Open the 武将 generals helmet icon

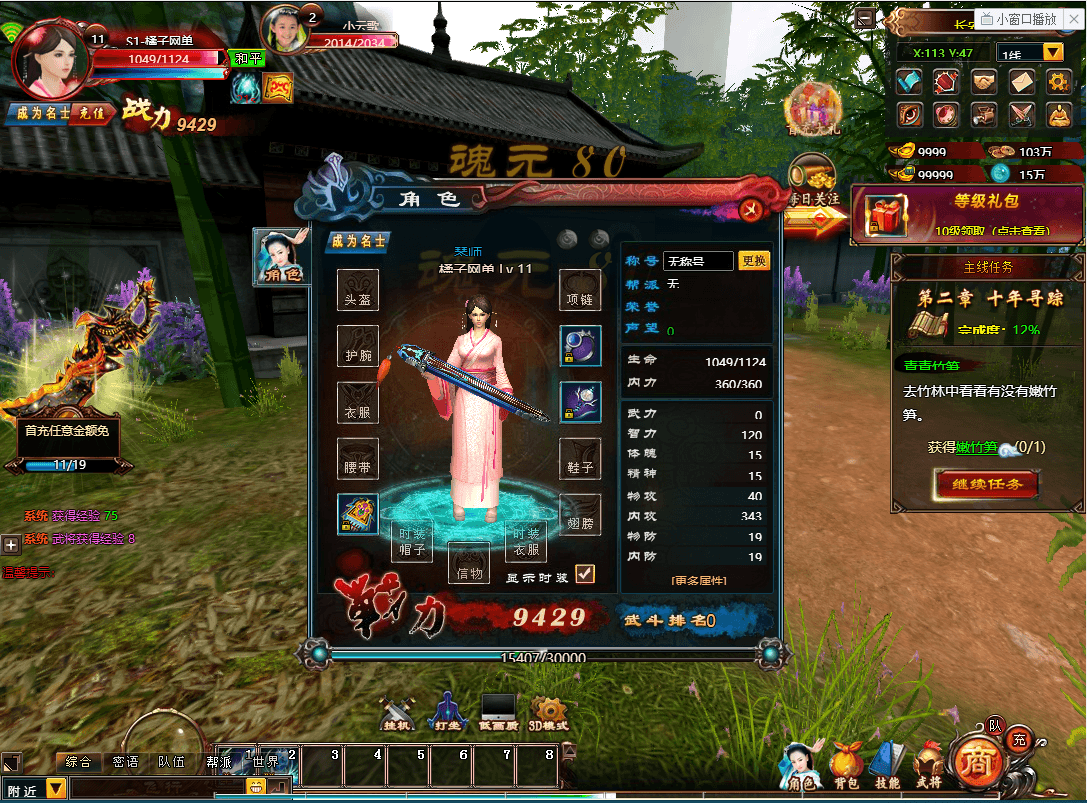[927, 765]
